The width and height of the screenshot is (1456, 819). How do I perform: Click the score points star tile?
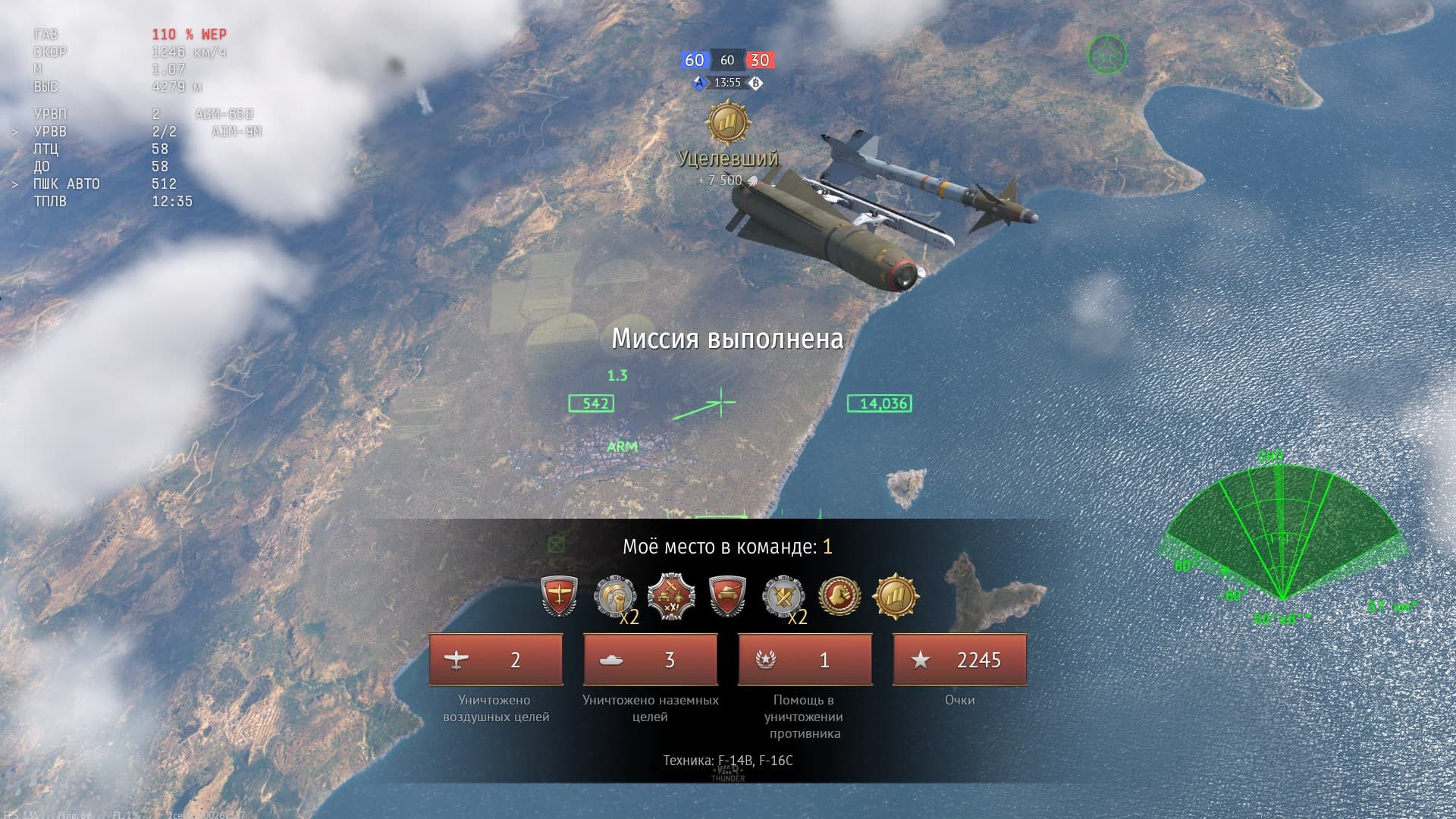point(960,660)
